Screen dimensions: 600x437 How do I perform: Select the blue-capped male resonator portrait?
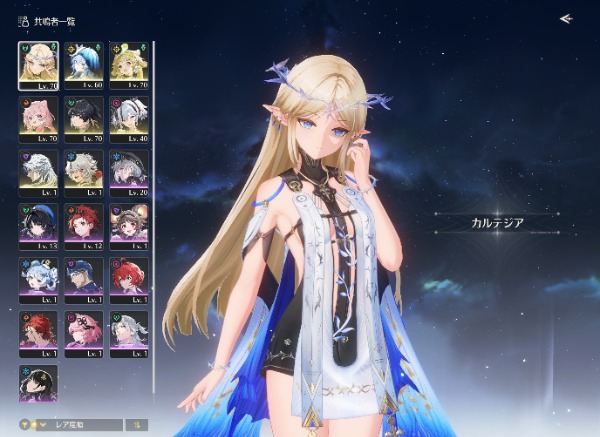[x=83, y=278]
